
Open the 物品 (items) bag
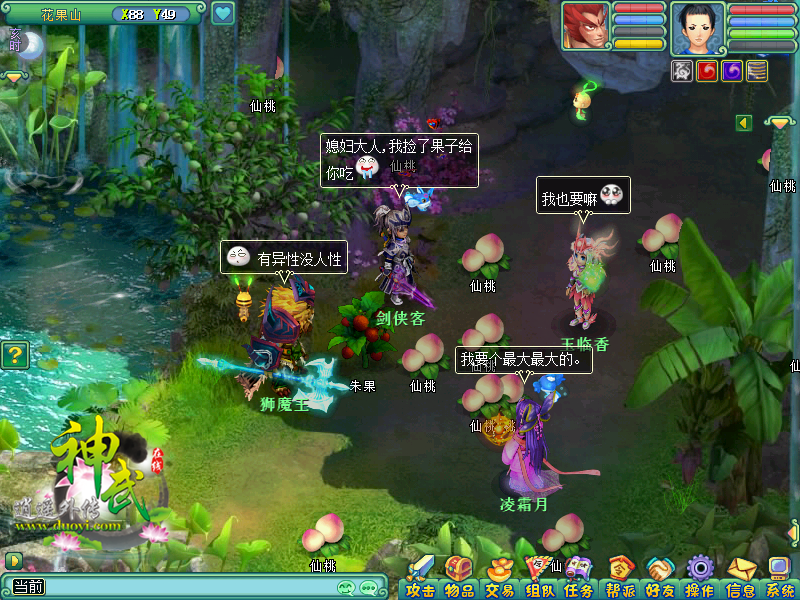click(x=459, y=577)
